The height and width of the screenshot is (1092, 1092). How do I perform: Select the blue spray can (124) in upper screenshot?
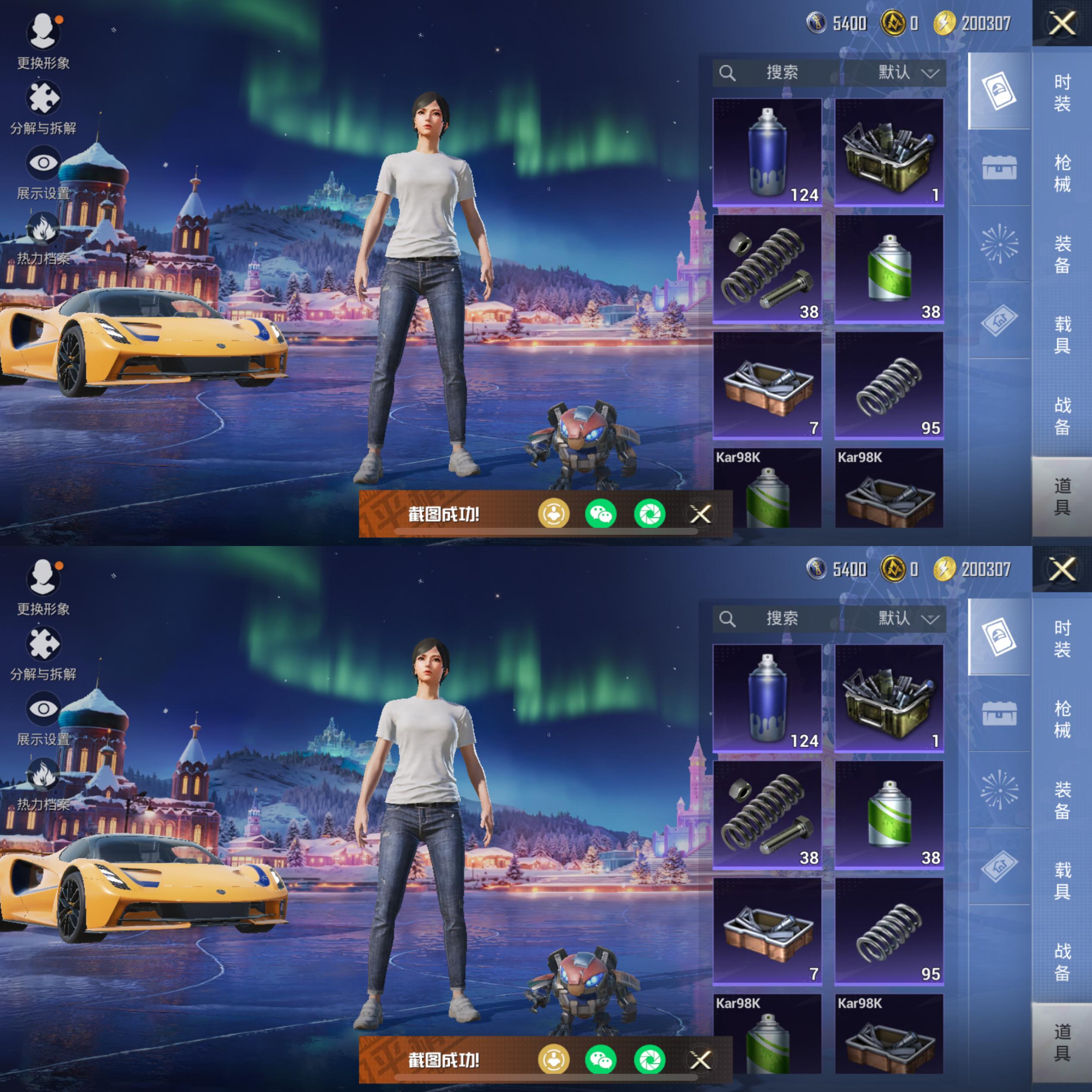767,151
